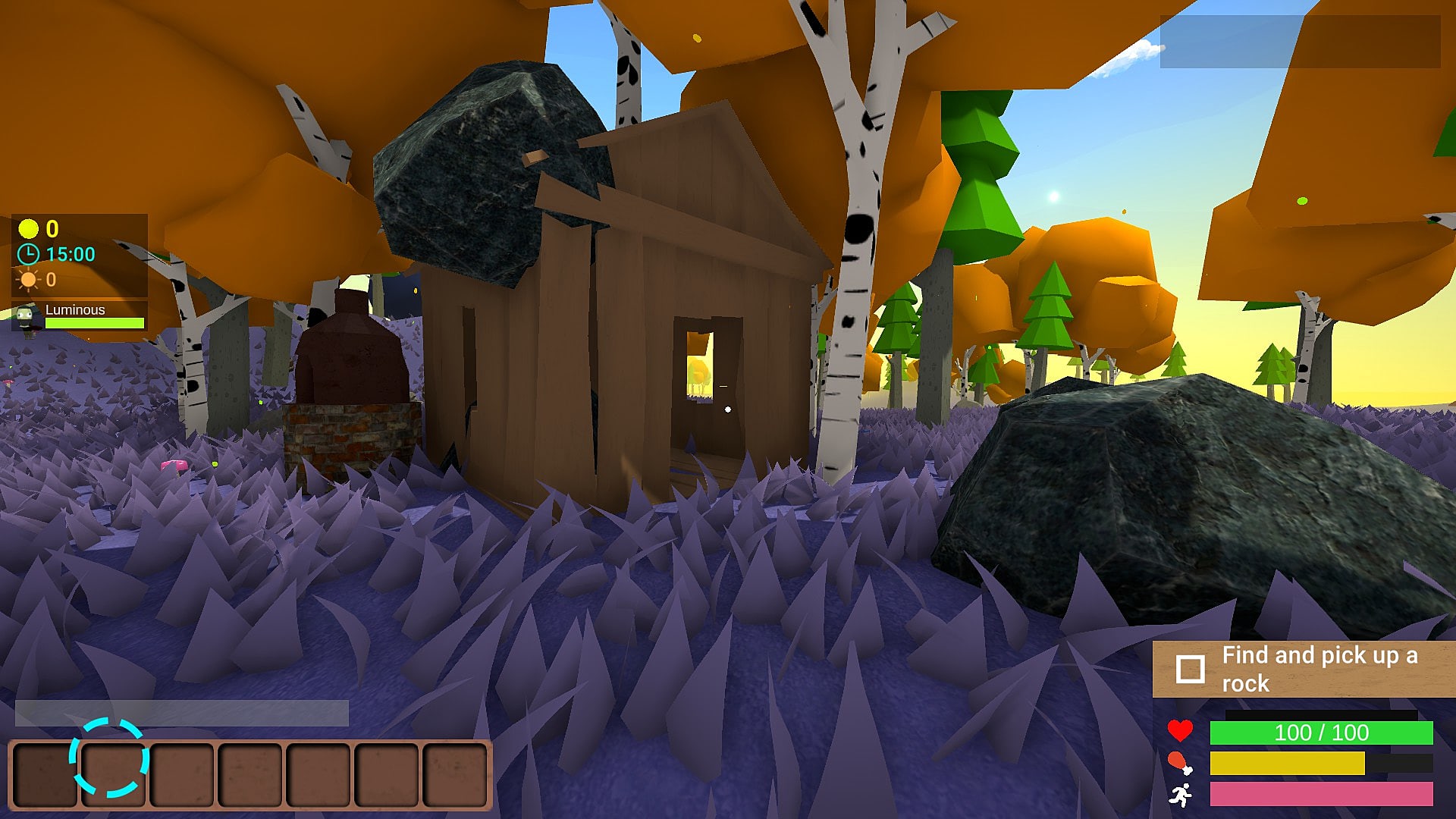Select the teal clock icon showing 15:00
Viewport: 1456px width, 819px height.
tap(27, 253)
